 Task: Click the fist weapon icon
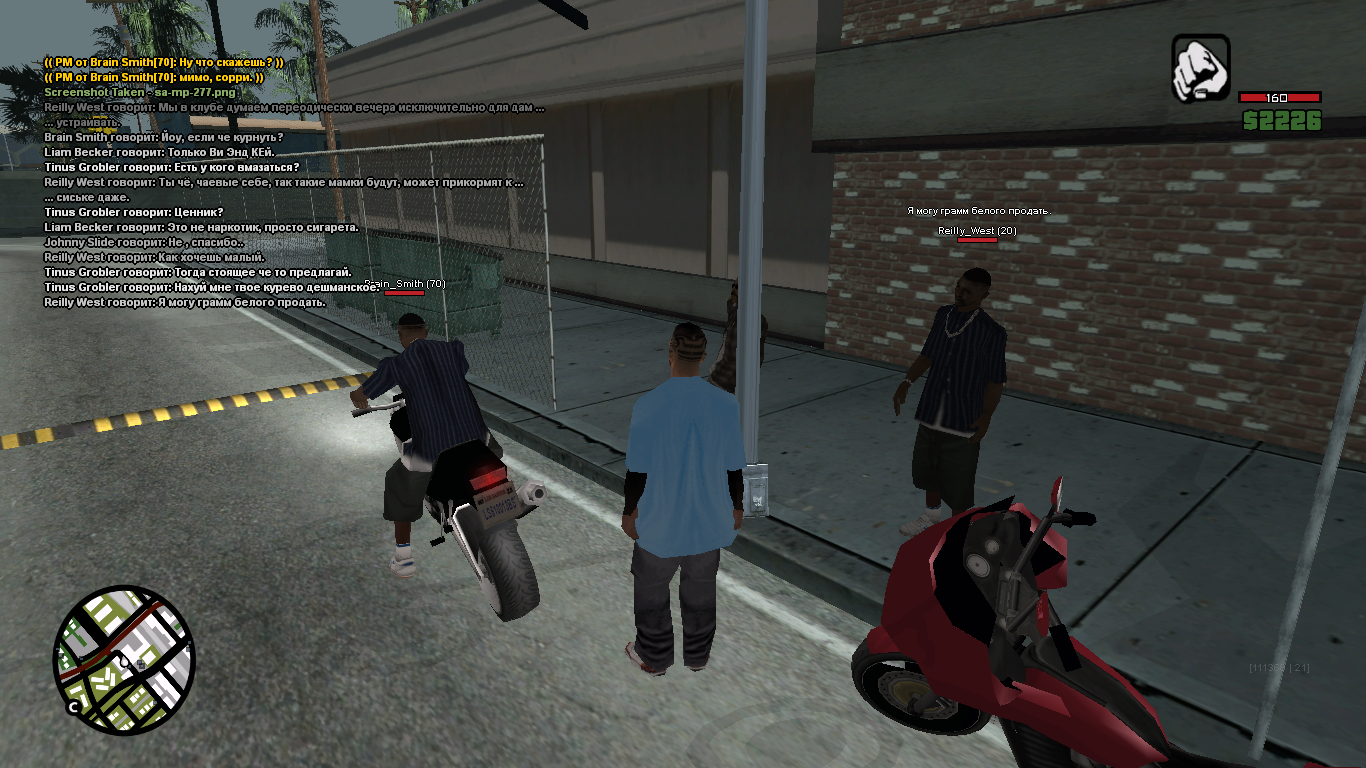(x=1200, y=68)
